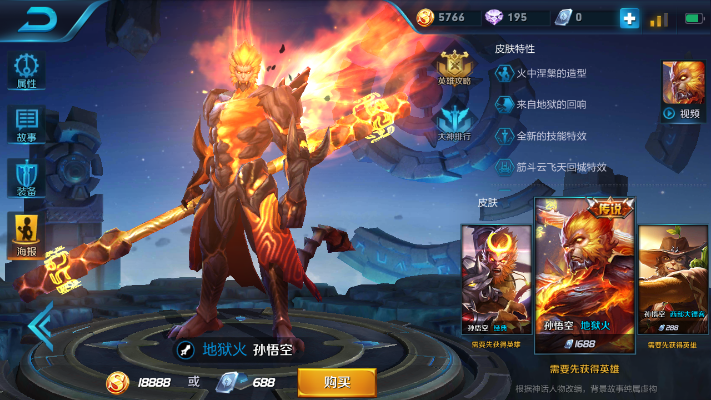Open the 英雄攻略 hero guide

click(x=454, y=66)
